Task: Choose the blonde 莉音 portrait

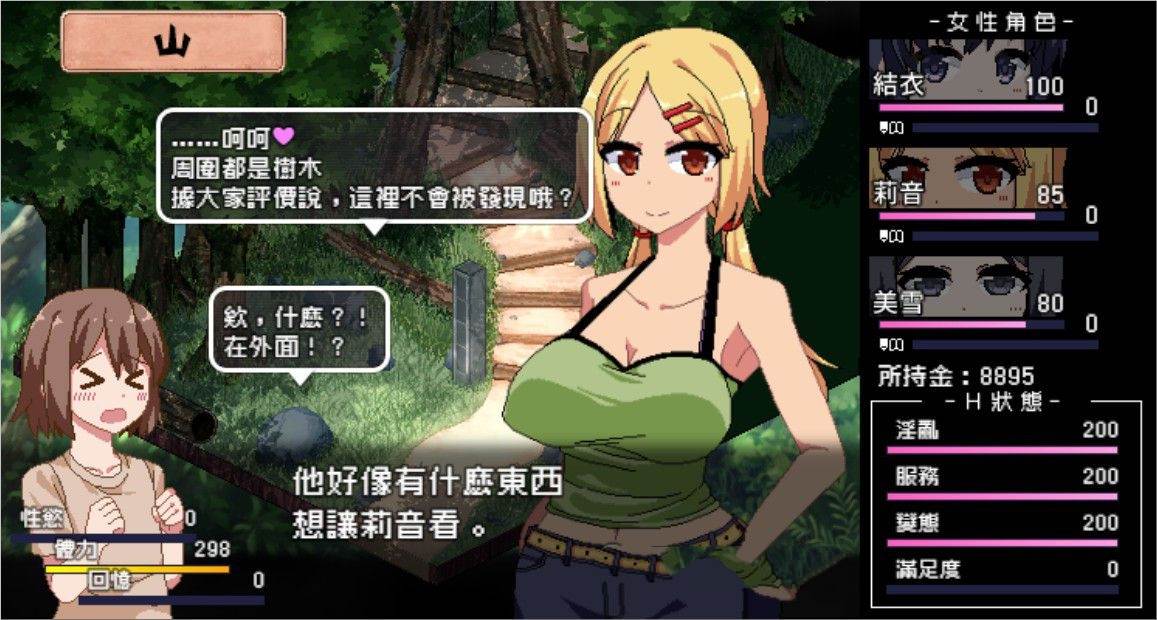Action: point(966,178)
